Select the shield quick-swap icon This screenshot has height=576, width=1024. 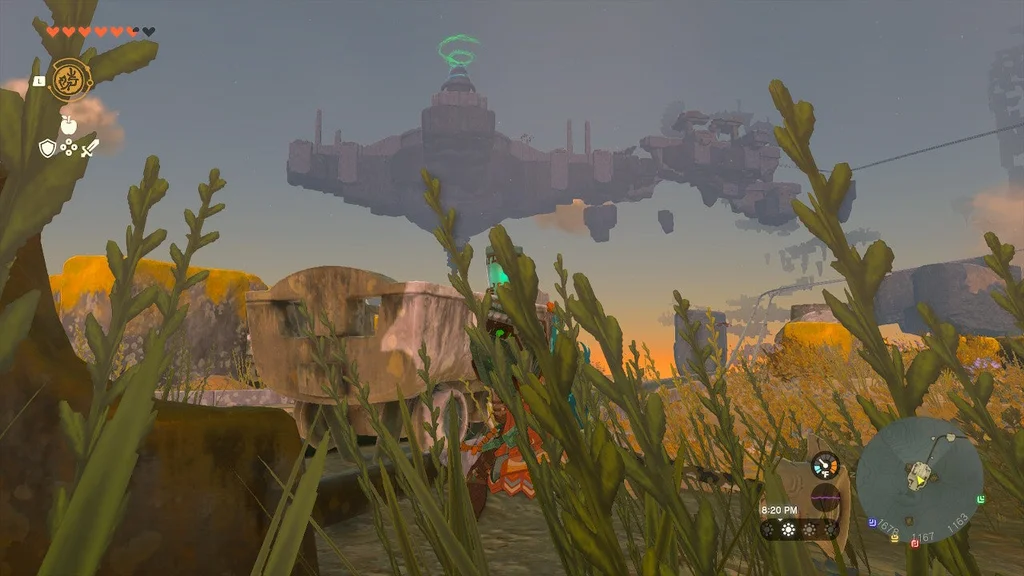47,148
